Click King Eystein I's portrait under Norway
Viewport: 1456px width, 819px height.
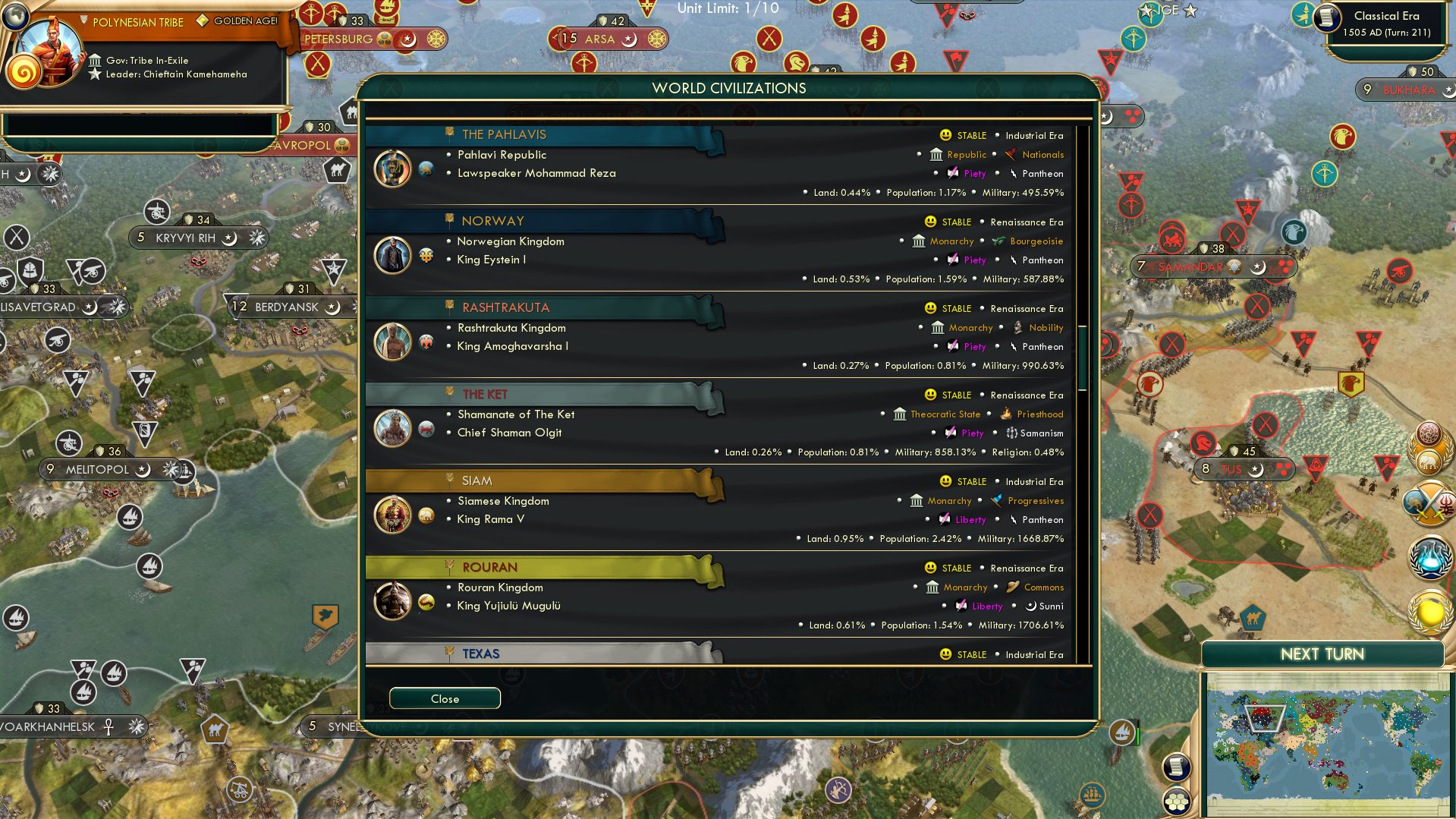click(x=392, y=256)
